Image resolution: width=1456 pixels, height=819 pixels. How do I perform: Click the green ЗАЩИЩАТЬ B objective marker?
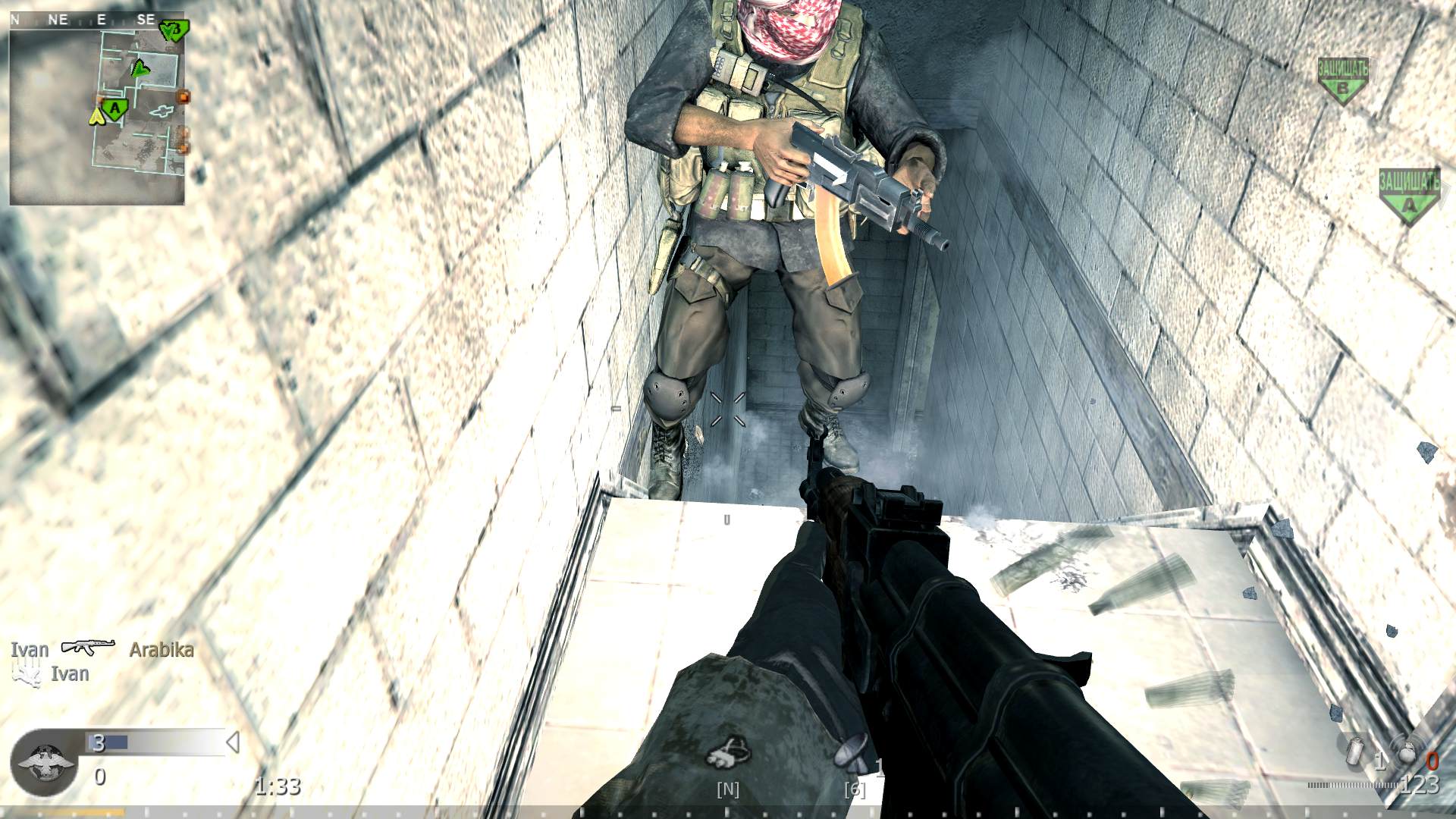(x=1345, y=75)
